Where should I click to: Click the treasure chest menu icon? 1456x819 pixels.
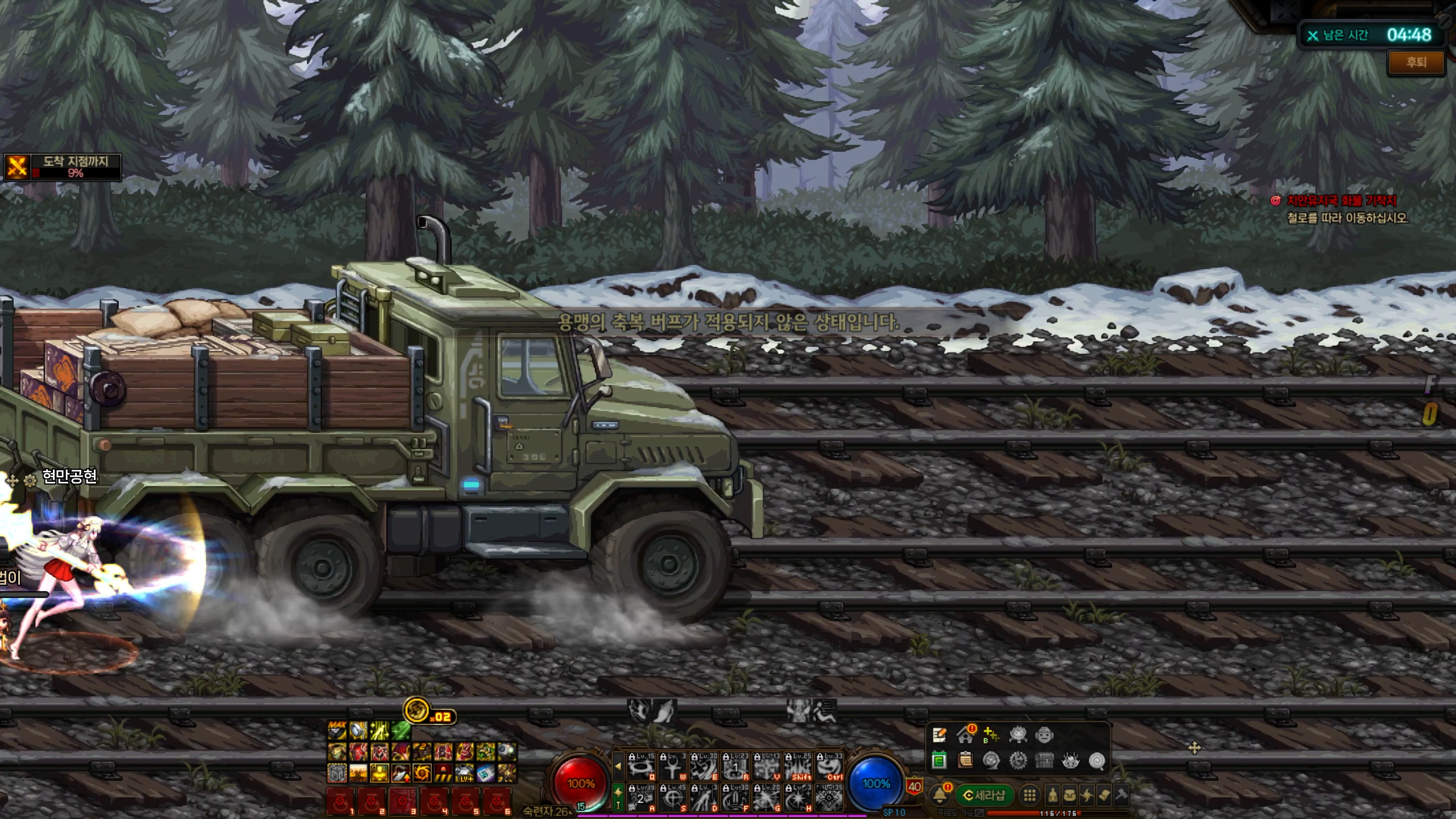point(1044,760)
